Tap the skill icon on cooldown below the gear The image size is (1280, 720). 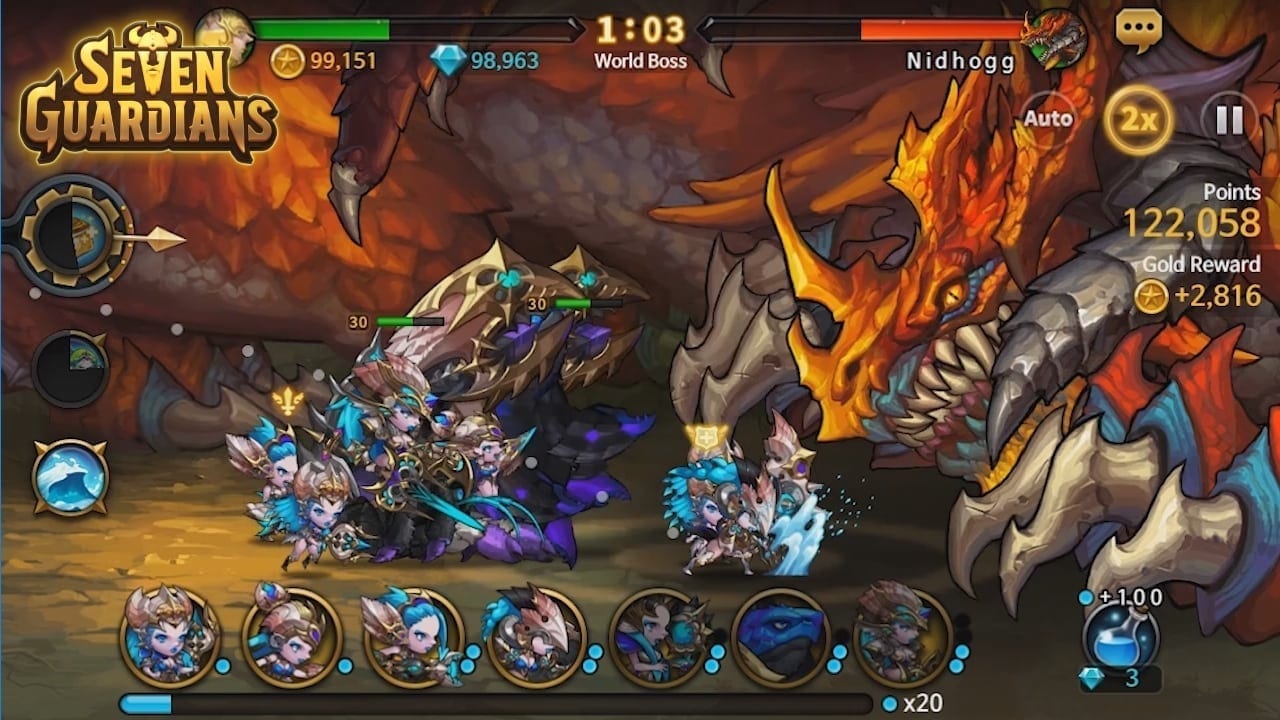coord(70,369)
